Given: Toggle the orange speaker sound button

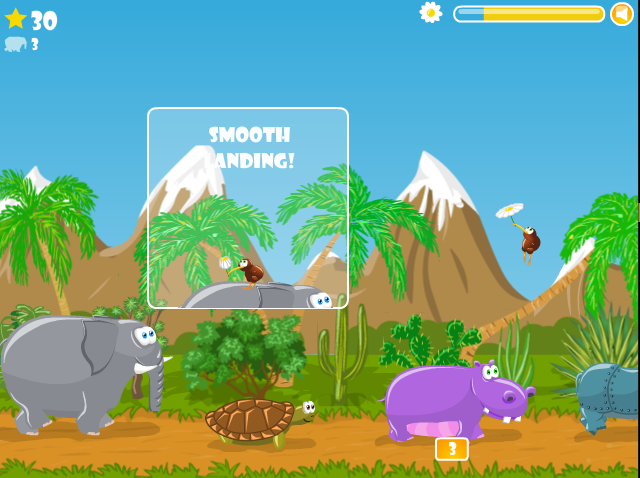Looking at the screenshot, I should coord(621,14).
